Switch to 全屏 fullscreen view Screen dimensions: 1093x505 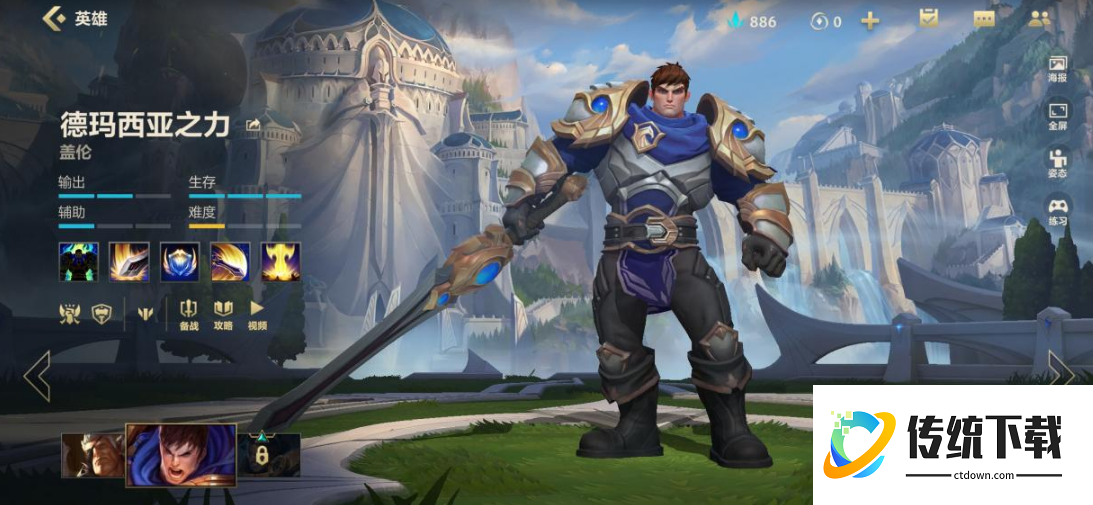click(x=1057, y=116)
